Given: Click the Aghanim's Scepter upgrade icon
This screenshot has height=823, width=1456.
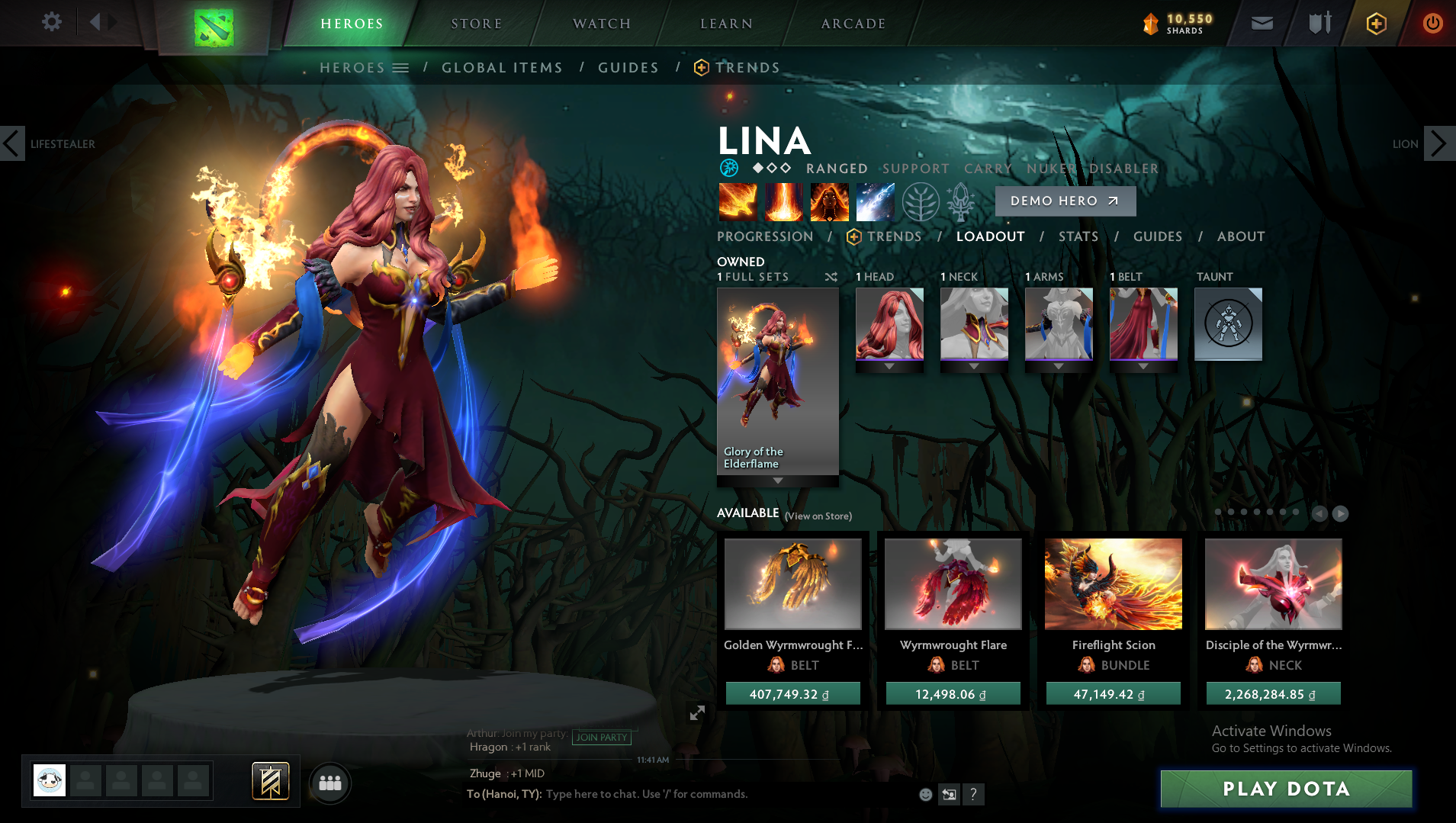Looking at the screenshot, I should (x=959, y=201).
